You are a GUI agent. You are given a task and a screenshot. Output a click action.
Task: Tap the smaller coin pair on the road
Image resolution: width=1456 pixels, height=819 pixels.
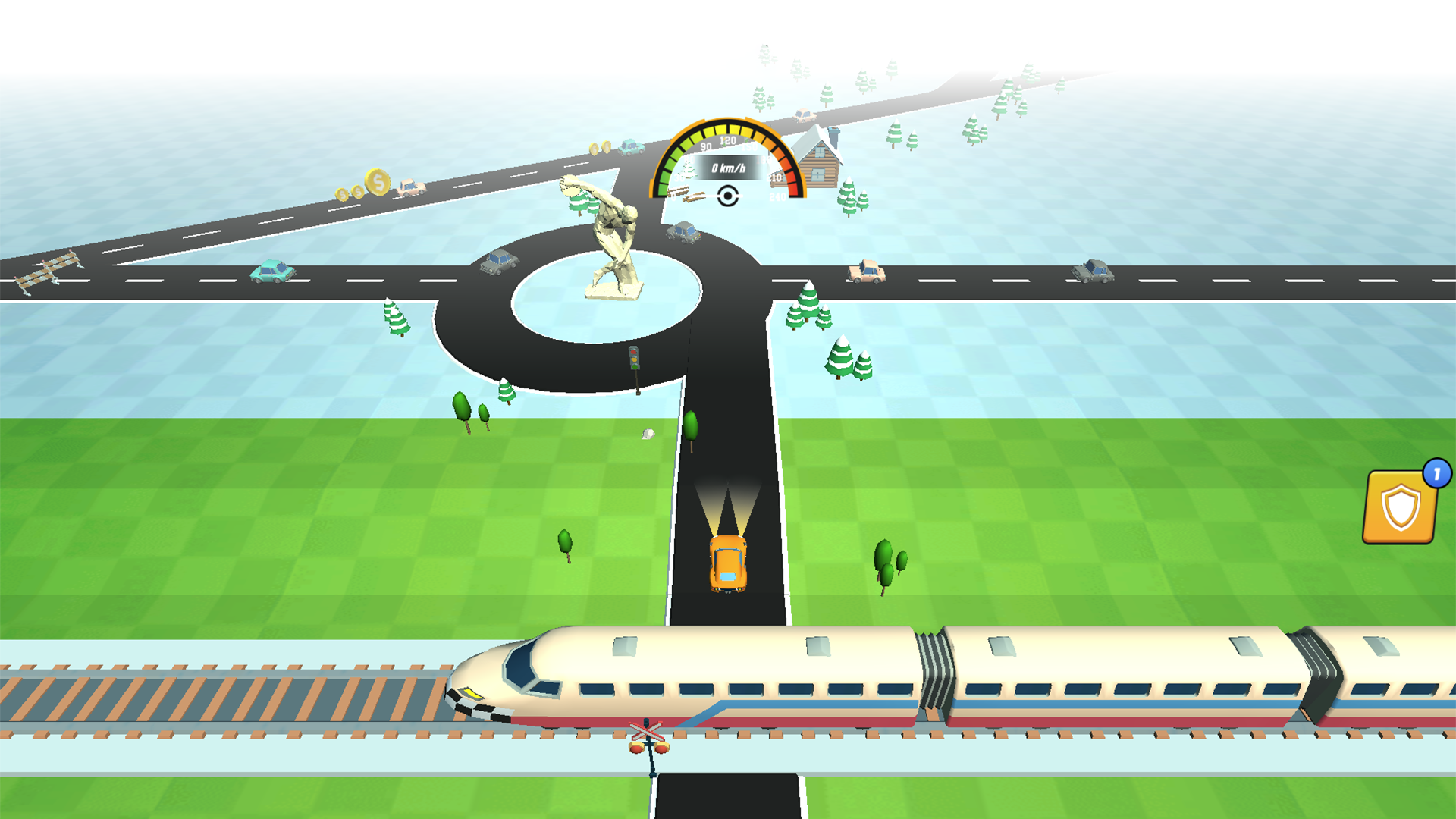[x=350, y=192]
